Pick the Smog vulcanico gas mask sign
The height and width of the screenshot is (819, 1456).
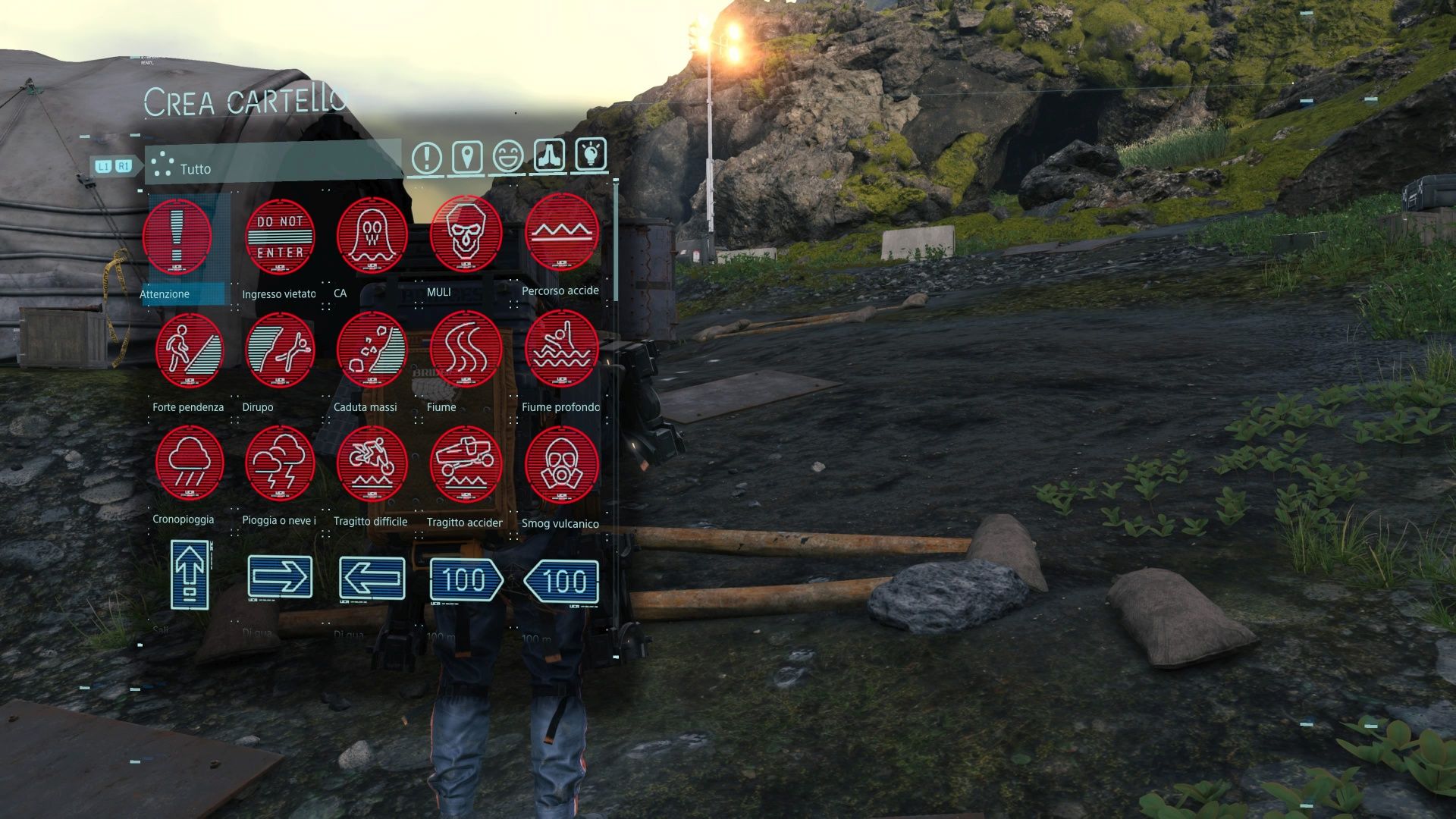(x=561, y=463)
